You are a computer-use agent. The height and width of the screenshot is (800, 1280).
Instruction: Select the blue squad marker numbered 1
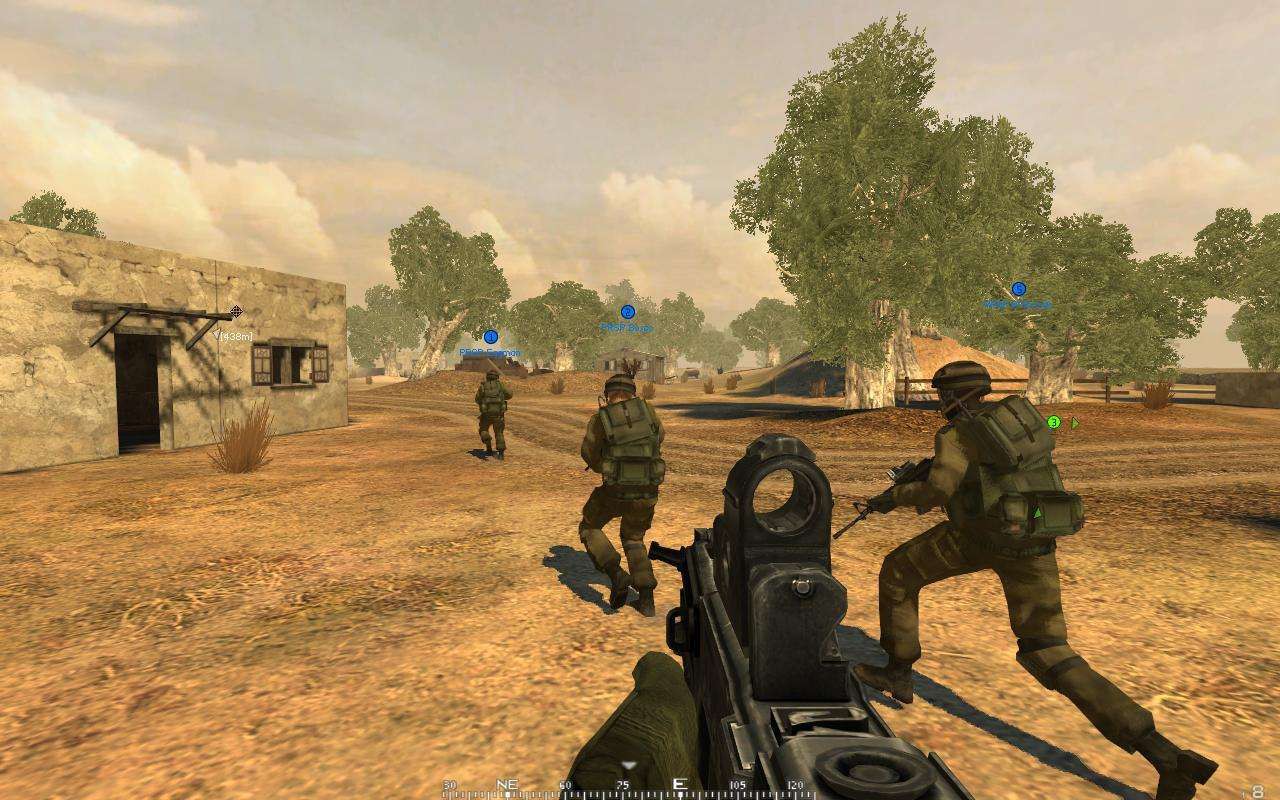point(490,337)
